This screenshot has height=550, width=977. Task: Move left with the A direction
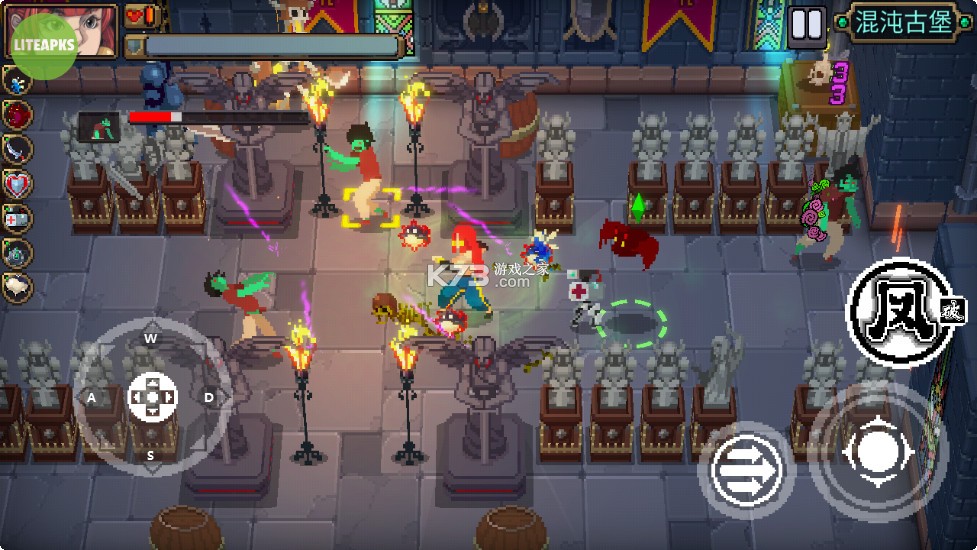click(92, 397)
